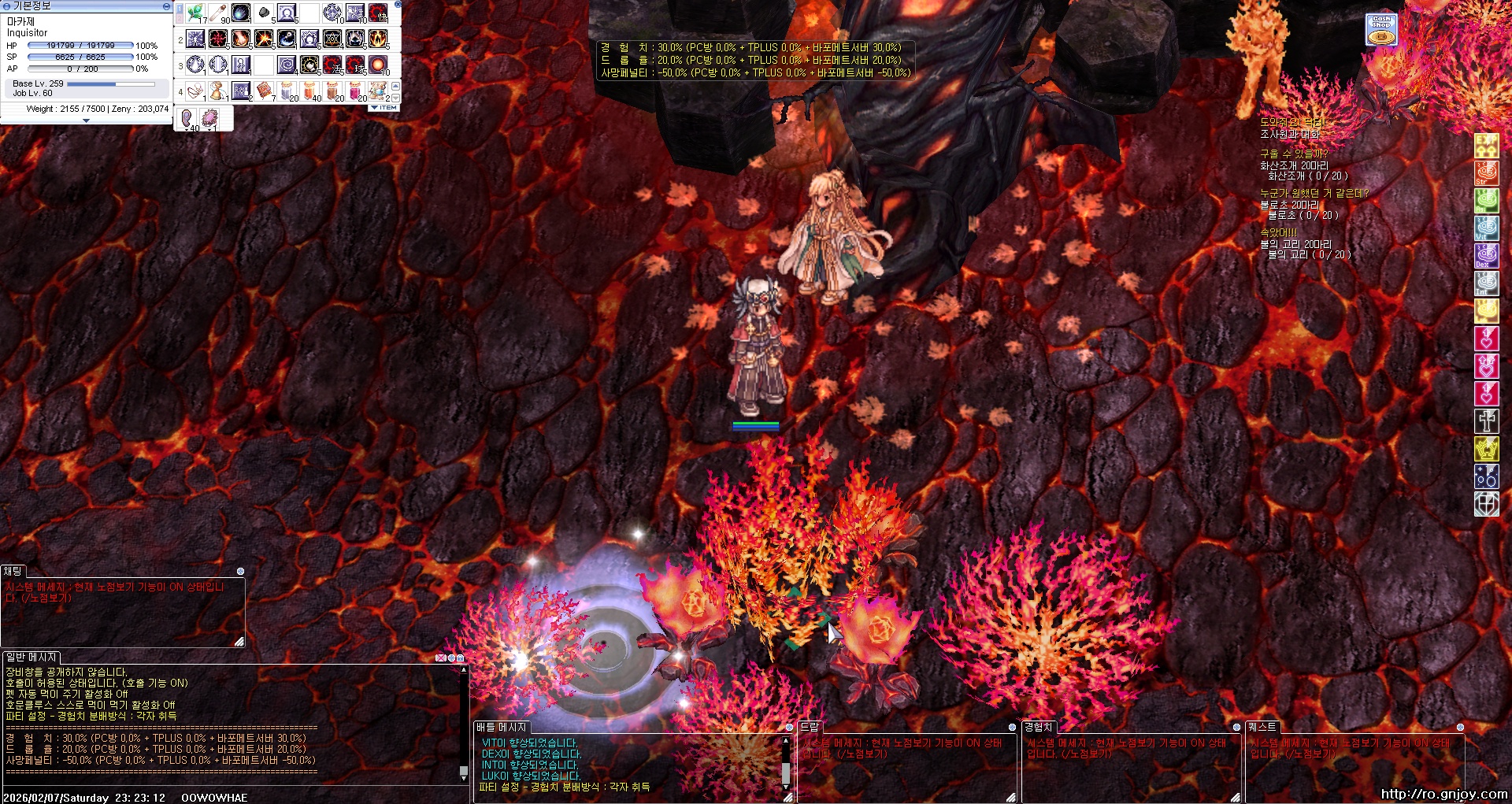Open the Cash Shop

(x=1381, y=29)
